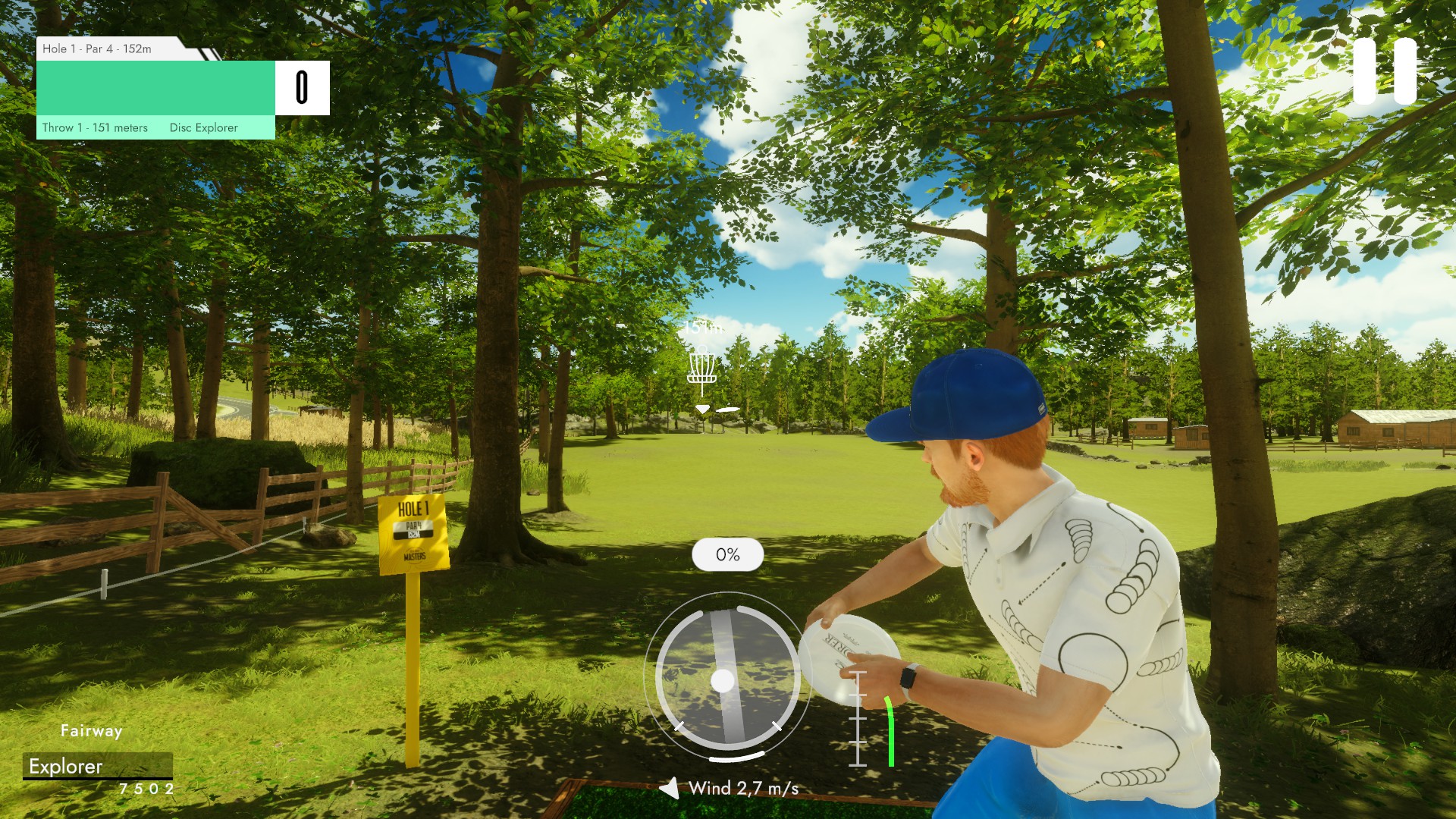Image resolution: width=1456 pixels, height=819 pixels.
Task: Click the Wind 2,7 m/s readout
Action: (x=742, y=788)
